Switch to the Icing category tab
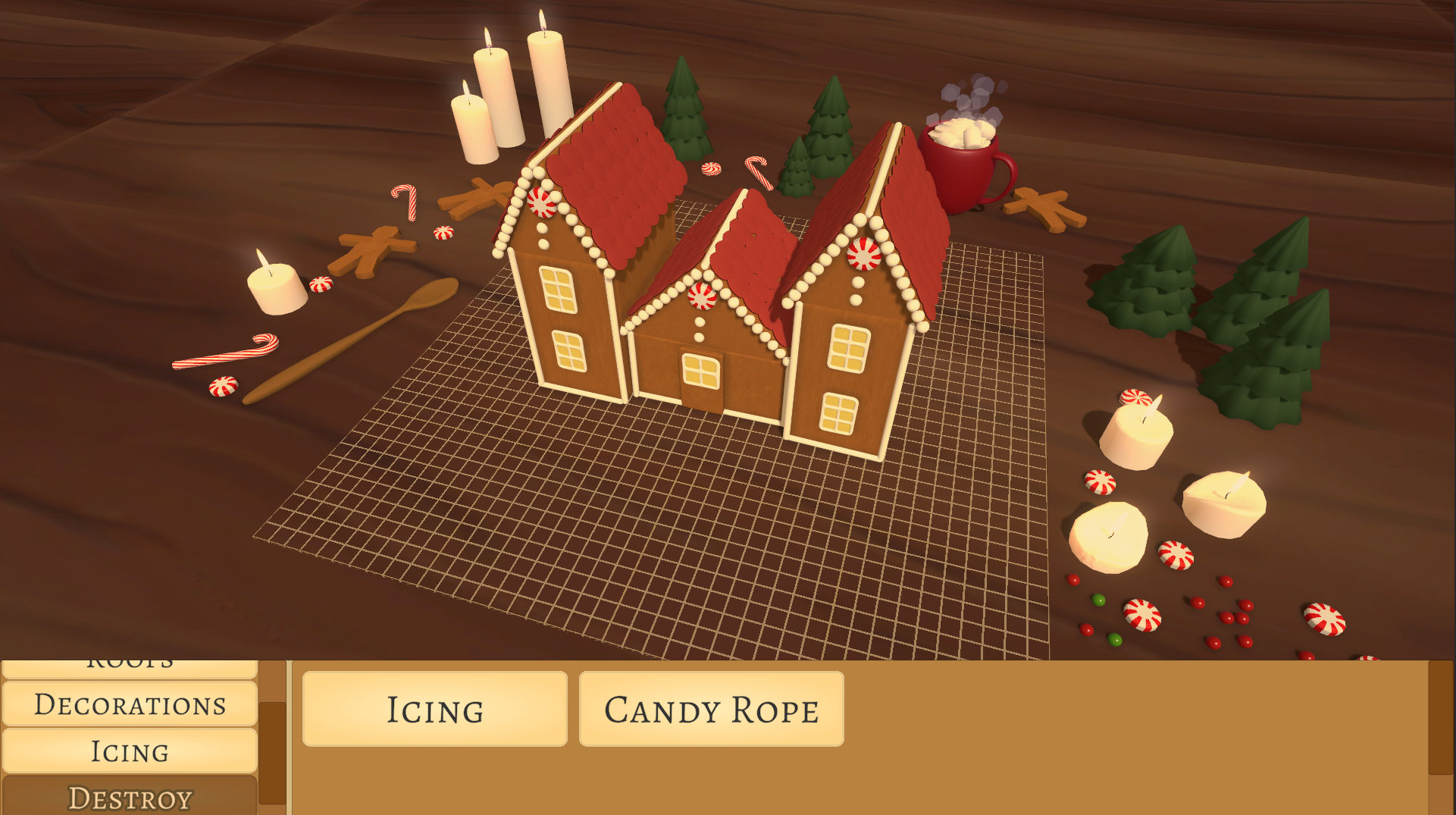This screenshot has height=815, width=1456. tap(130, 751)
